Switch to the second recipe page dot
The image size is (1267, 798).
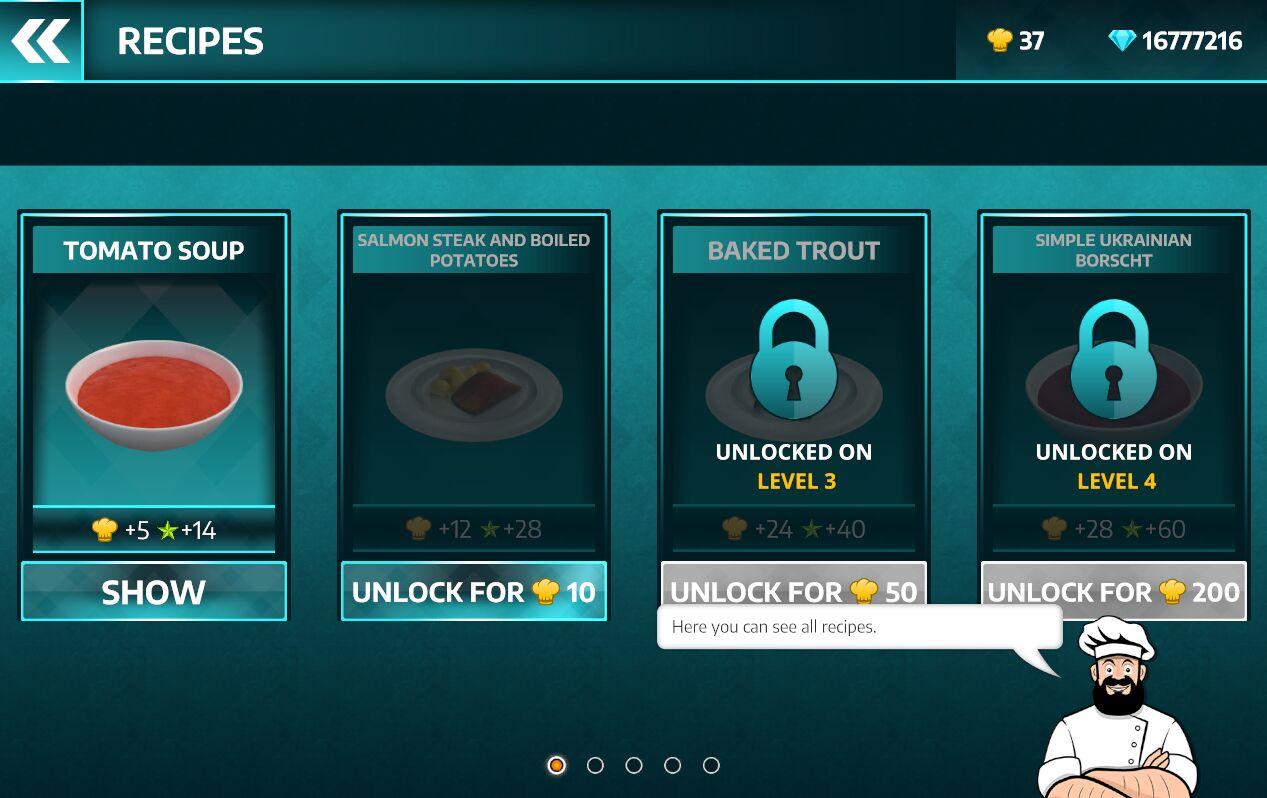click(595, 765)
